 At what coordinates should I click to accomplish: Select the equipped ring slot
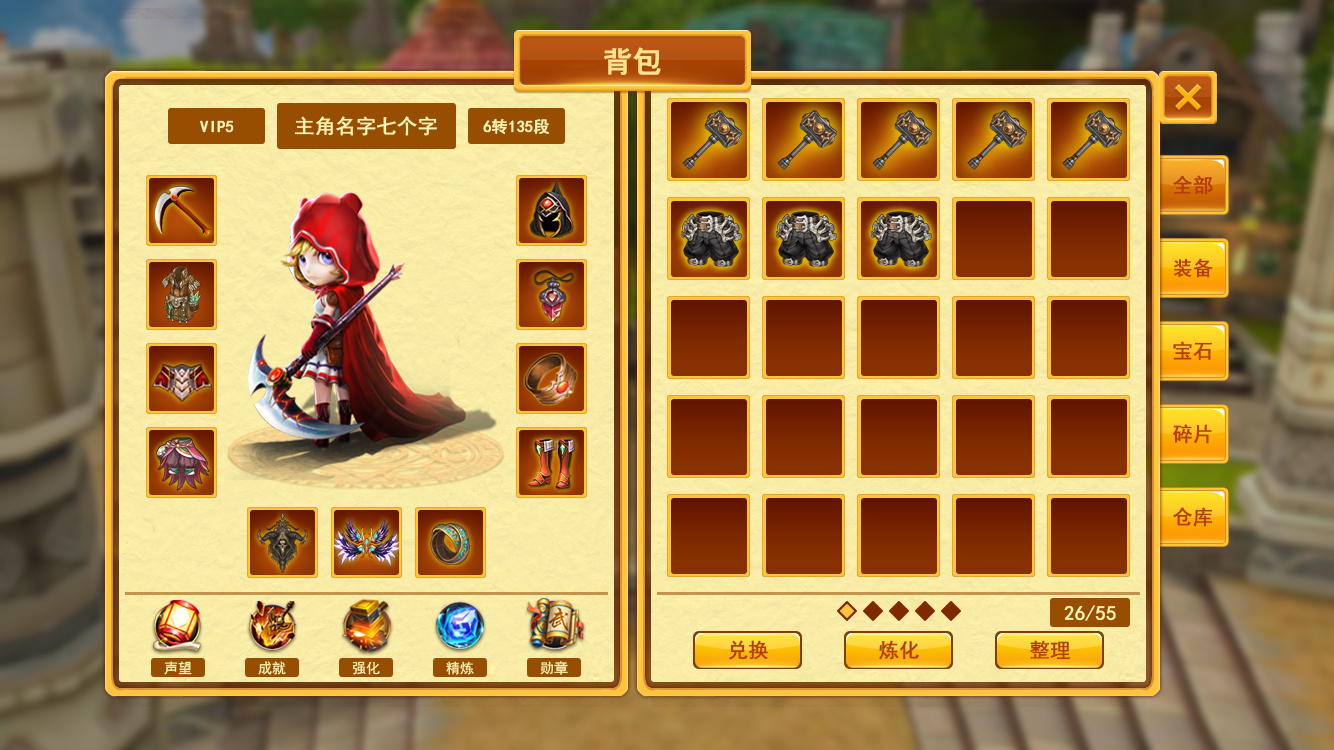(552, 379)
